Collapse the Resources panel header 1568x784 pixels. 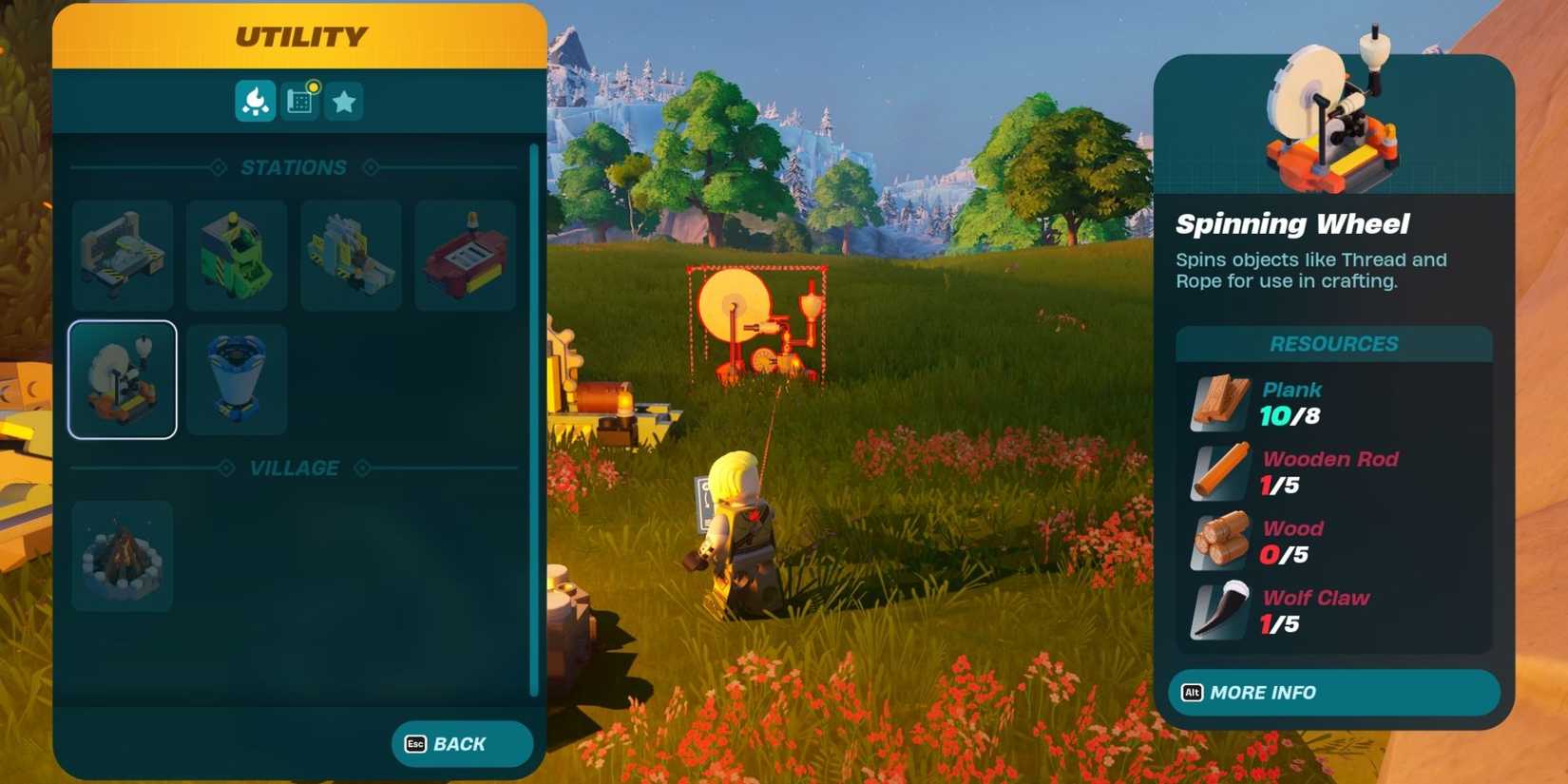click(1333, 343)
